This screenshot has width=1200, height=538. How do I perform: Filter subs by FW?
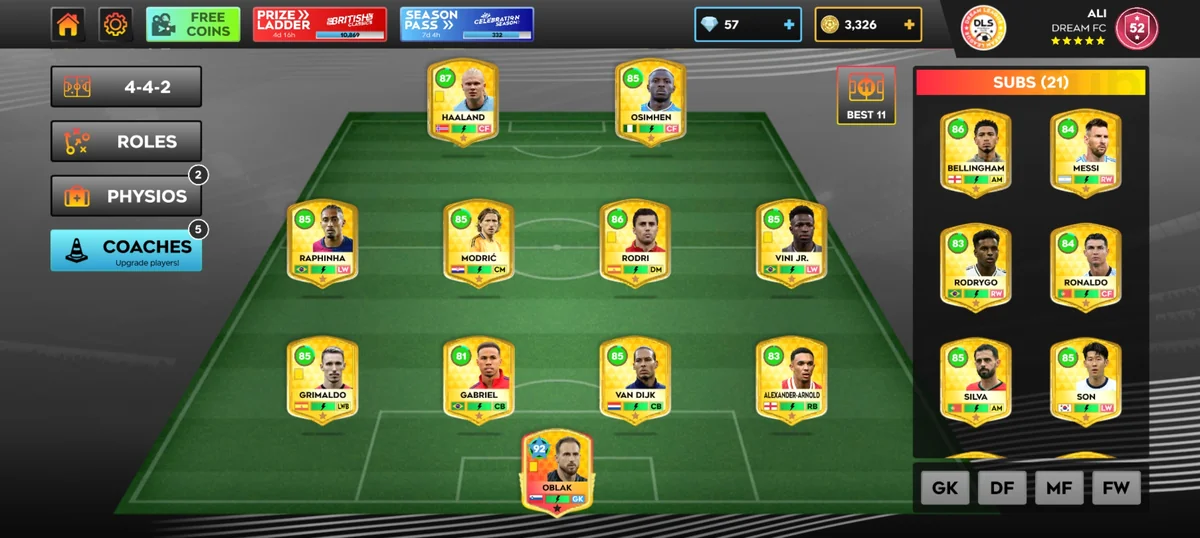[1116, 488]
